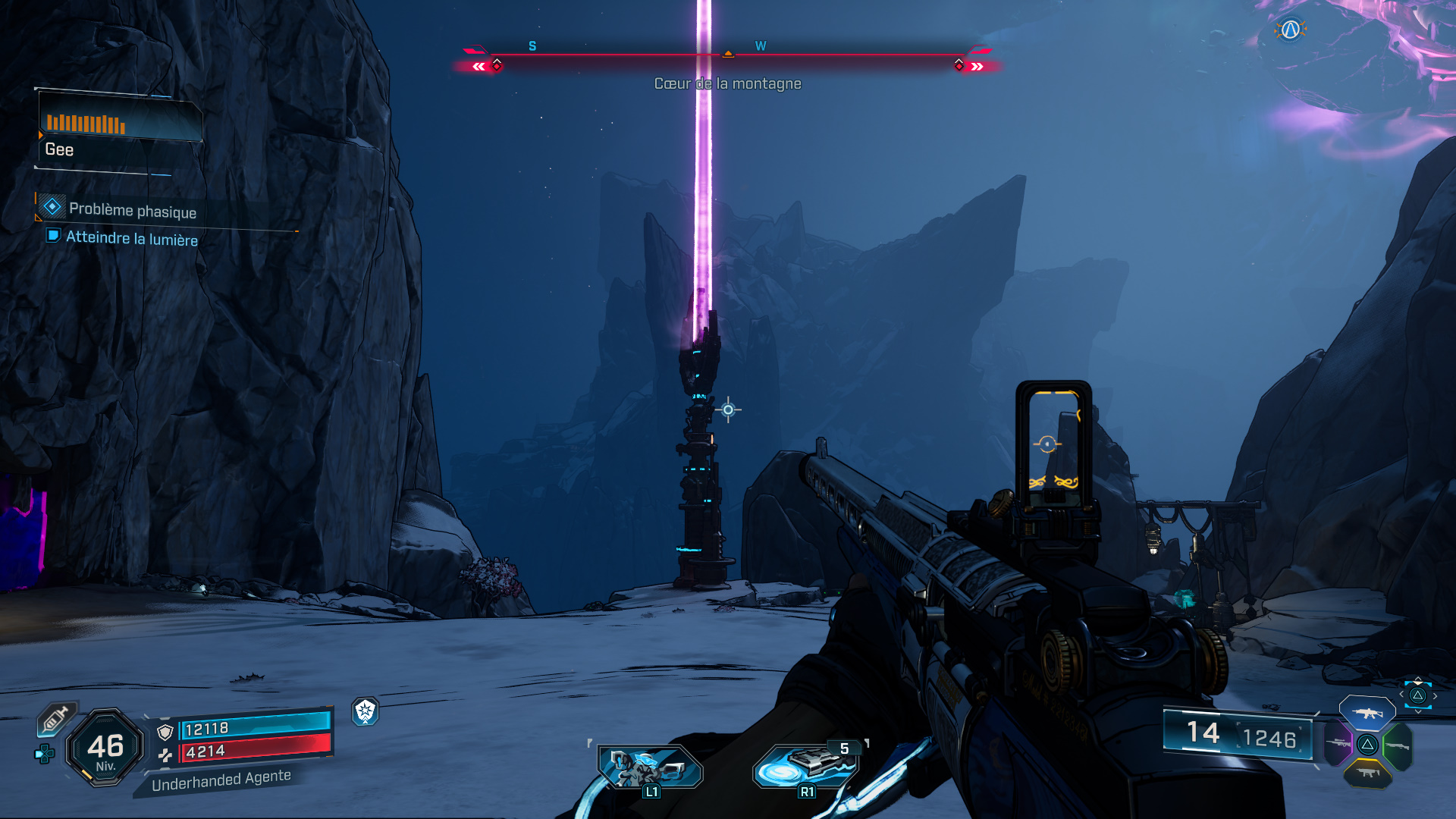Image resolution: width=1456 pixels, height=819 pixels.
Task: Select the starburst shield status icon
Action: tap(366, 711)
